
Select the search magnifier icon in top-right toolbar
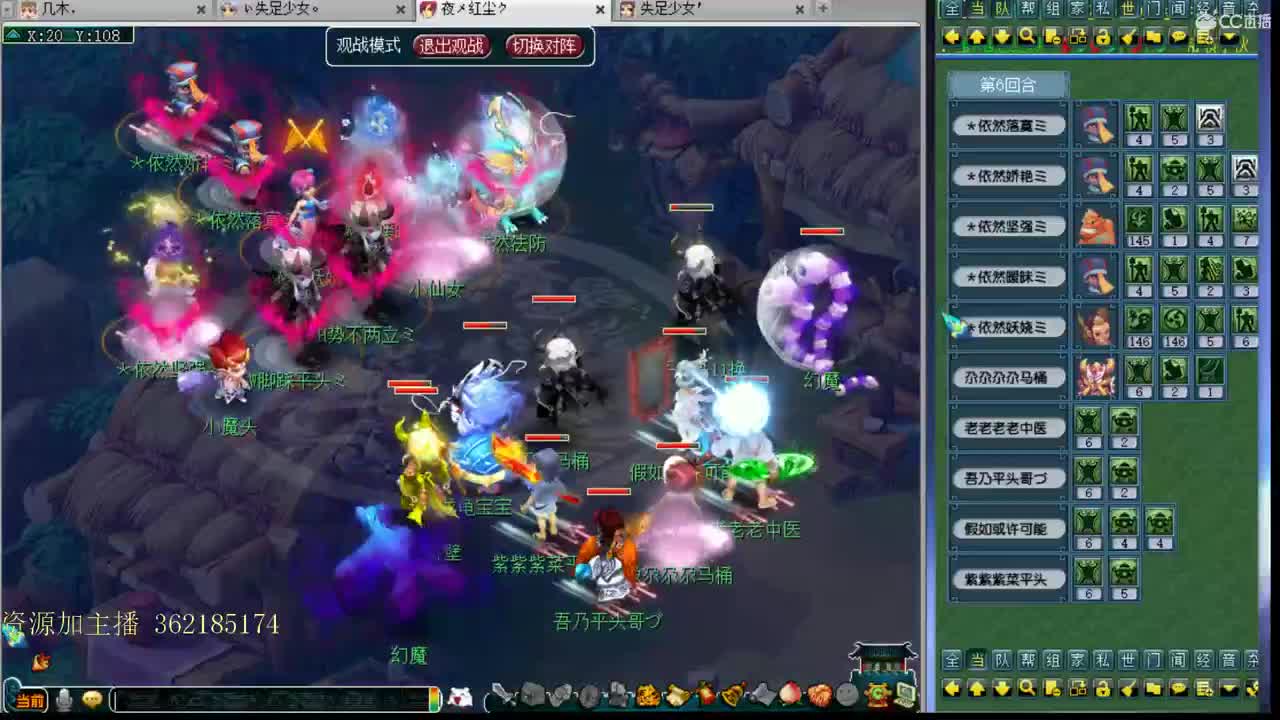coord(1026,37)
